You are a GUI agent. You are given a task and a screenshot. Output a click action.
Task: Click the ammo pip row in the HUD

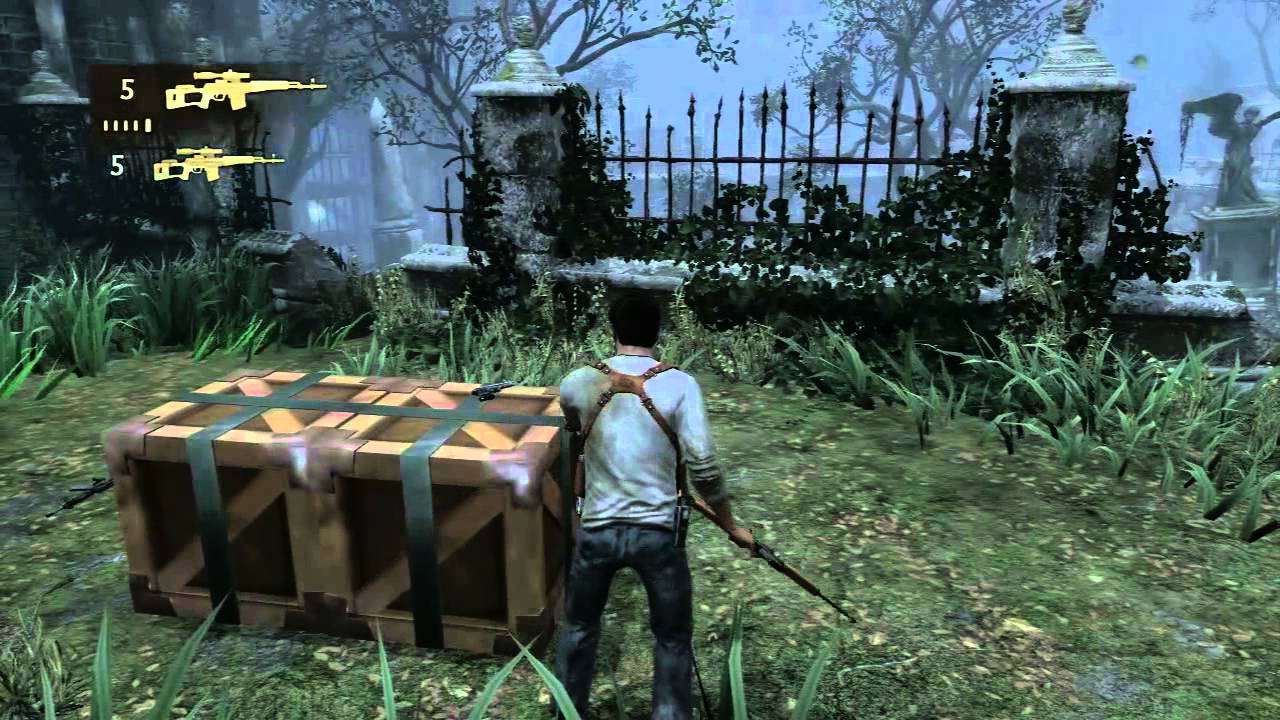click(x=125, y=123)
